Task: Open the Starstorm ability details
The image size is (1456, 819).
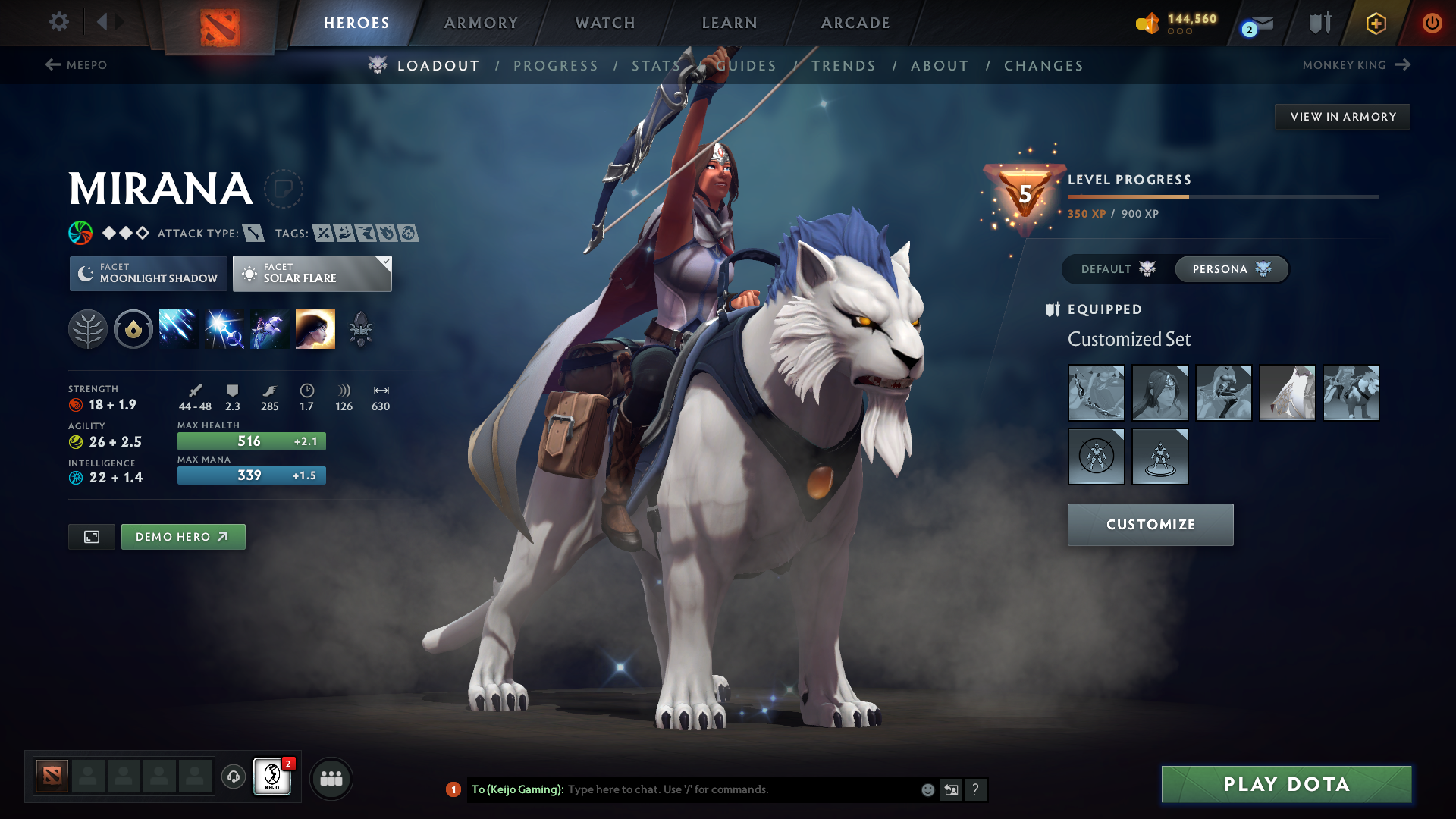Action: point(178,328)
